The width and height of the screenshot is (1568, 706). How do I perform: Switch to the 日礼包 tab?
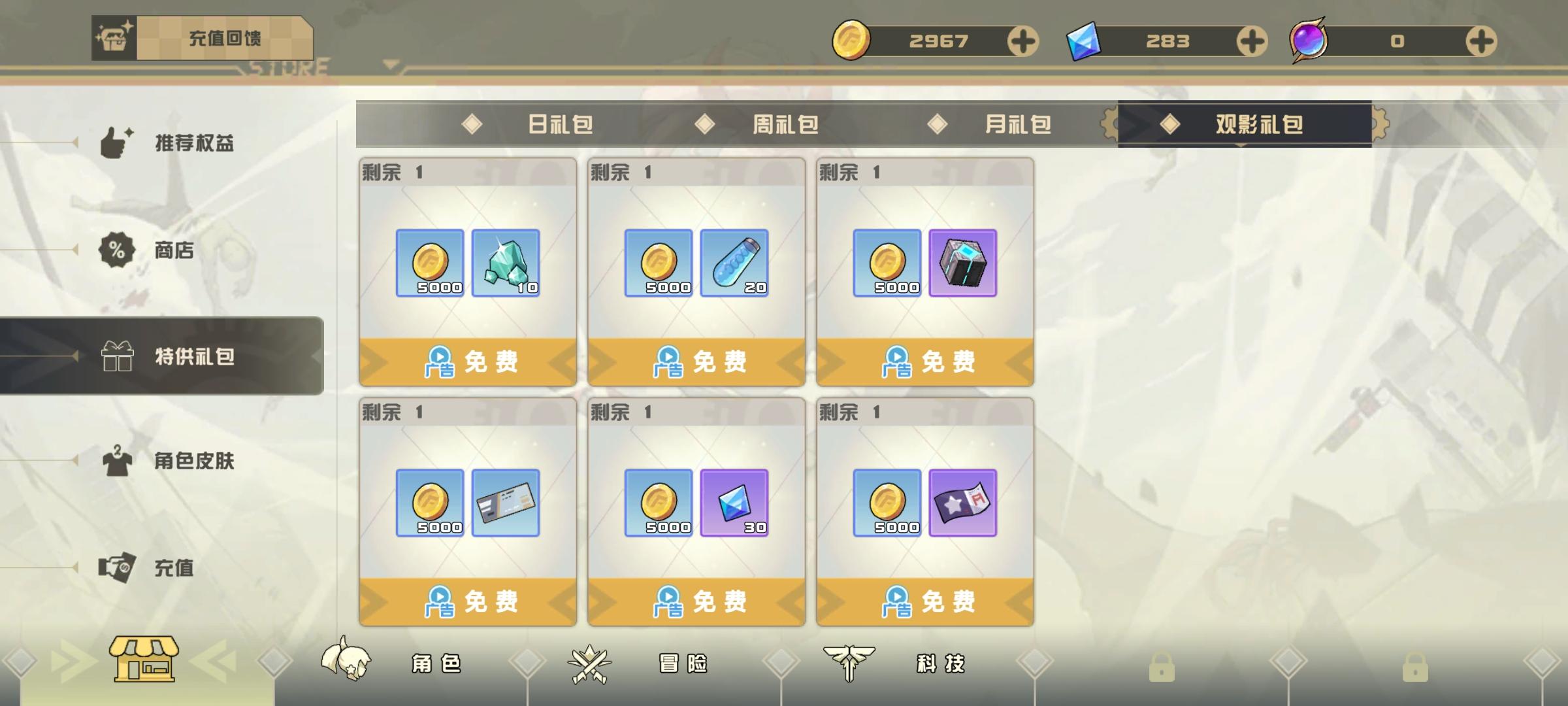[x=559, y=124]
